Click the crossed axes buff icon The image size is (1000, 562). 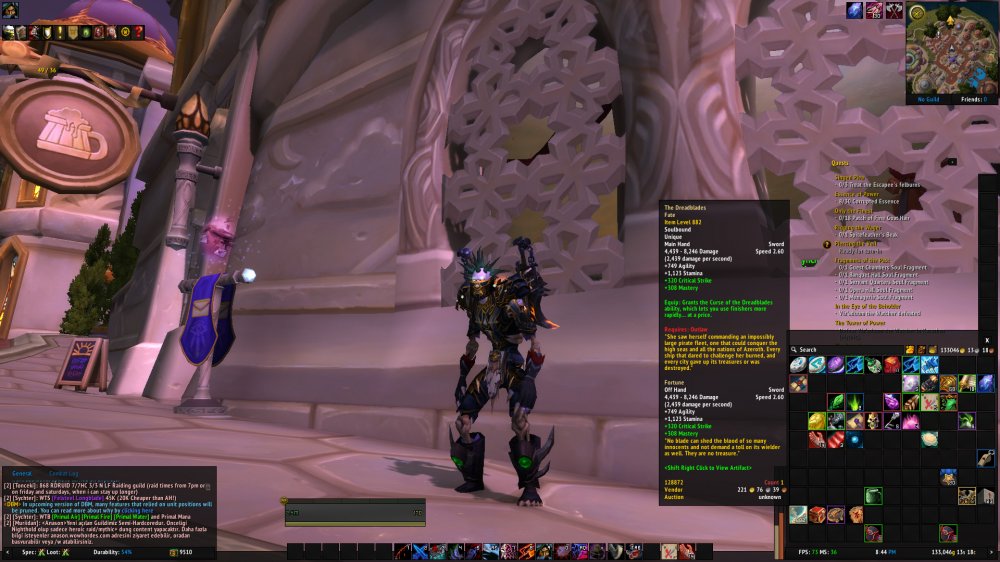pos(893,10)
